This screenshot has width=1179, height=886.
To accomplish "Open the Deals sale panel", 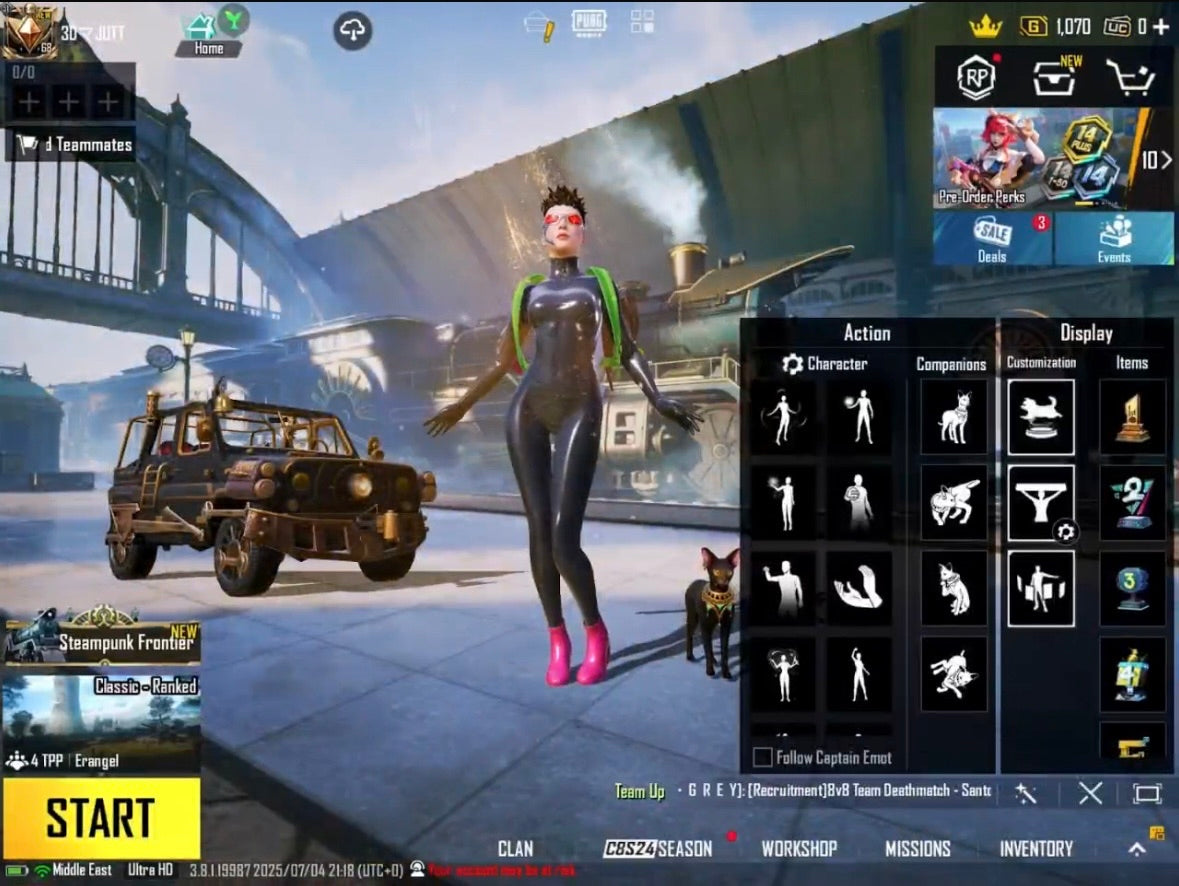I will (992, 240).
